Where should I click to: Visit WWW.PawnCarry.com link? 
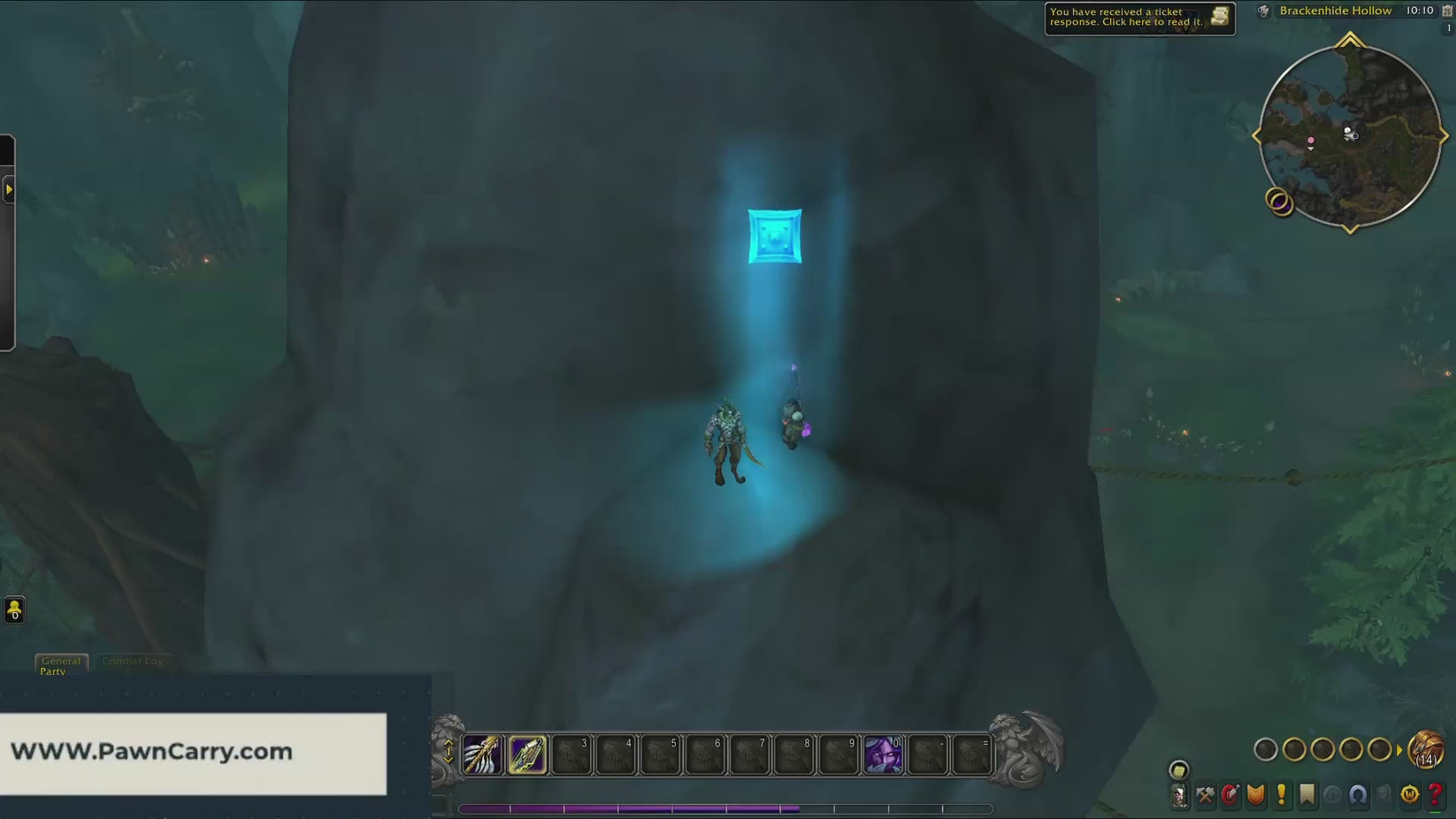[x=150, y=750]
